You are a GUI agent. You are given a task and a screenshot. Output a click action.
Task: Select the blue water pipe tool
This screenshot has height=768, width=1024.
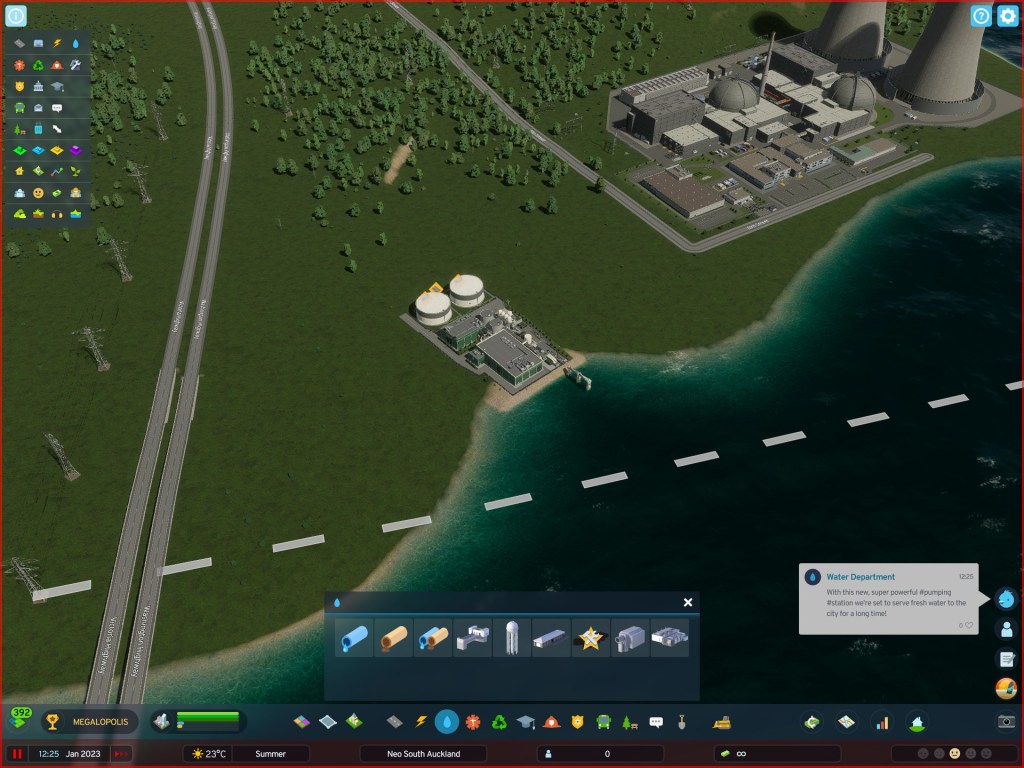click(x=353, y=637)
